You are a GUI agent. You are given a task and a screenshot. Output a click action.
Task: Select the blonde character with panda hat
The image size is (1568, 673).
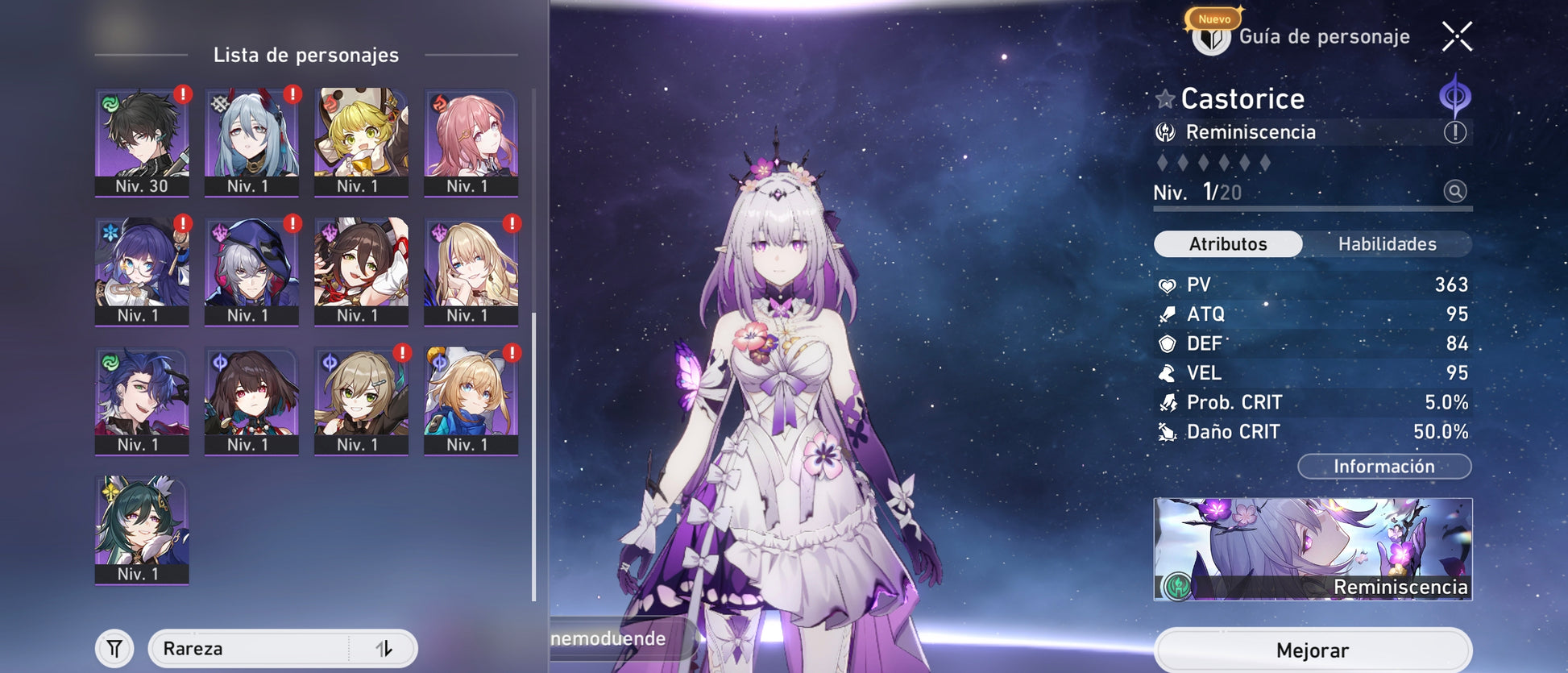tap(361, 142)
